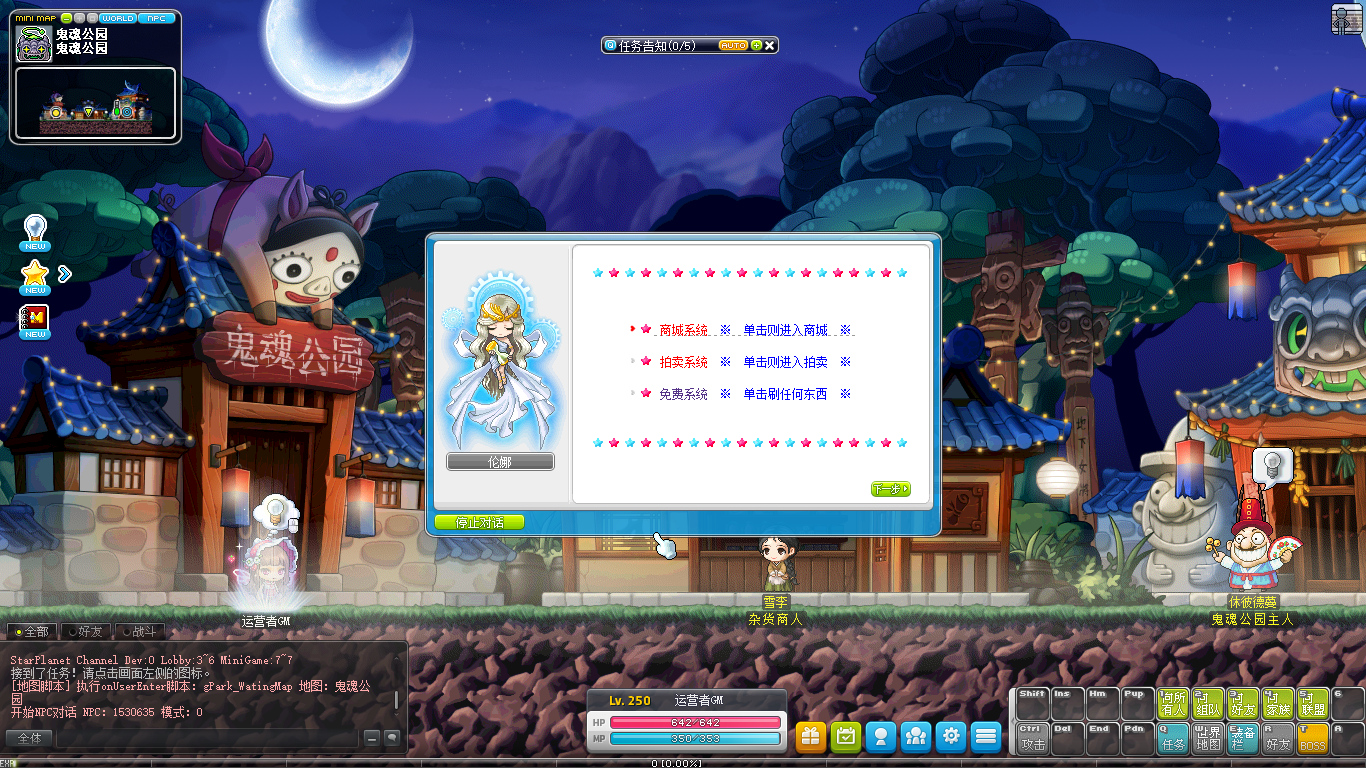Open the blue settings gear icon
This screenshot has width=1366, height=768.
(950, 737)
